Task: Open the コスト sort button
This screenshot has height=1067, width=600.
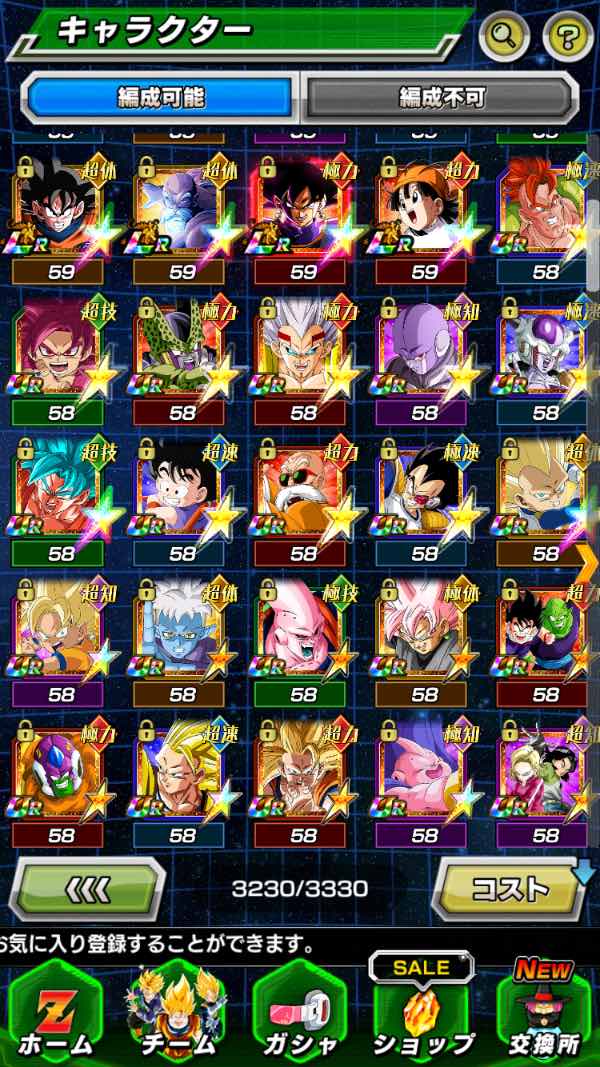Action: [x=510, y=887]
